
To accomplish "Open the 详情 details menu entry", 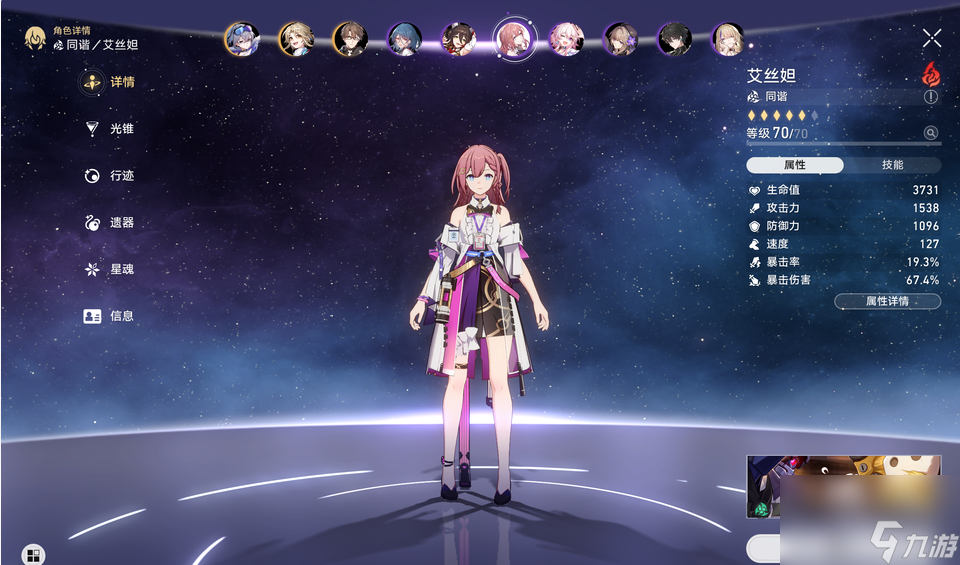I will point(110,82).
